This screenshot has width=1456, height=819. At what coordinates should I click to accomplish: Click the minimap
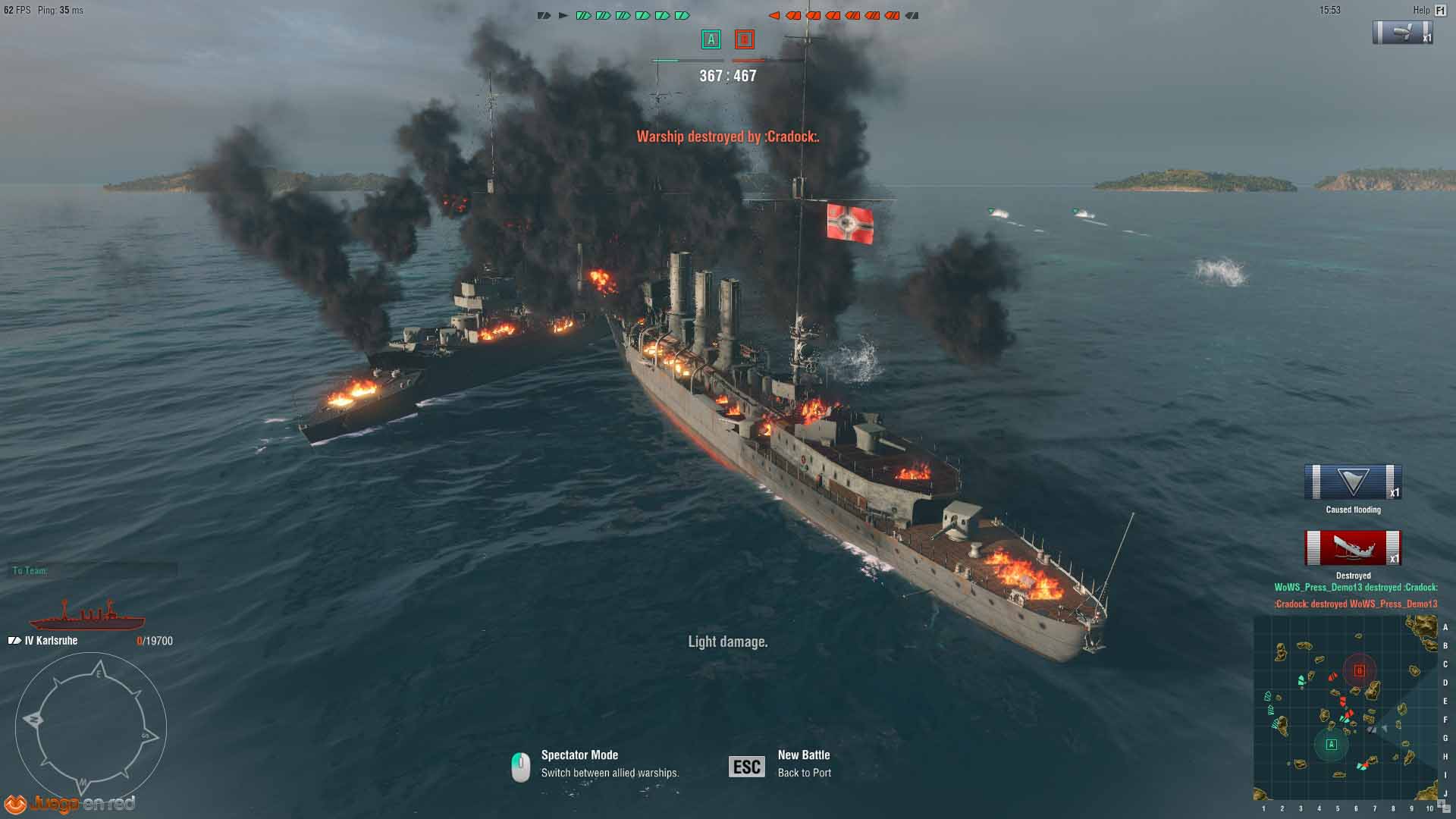1345,707
